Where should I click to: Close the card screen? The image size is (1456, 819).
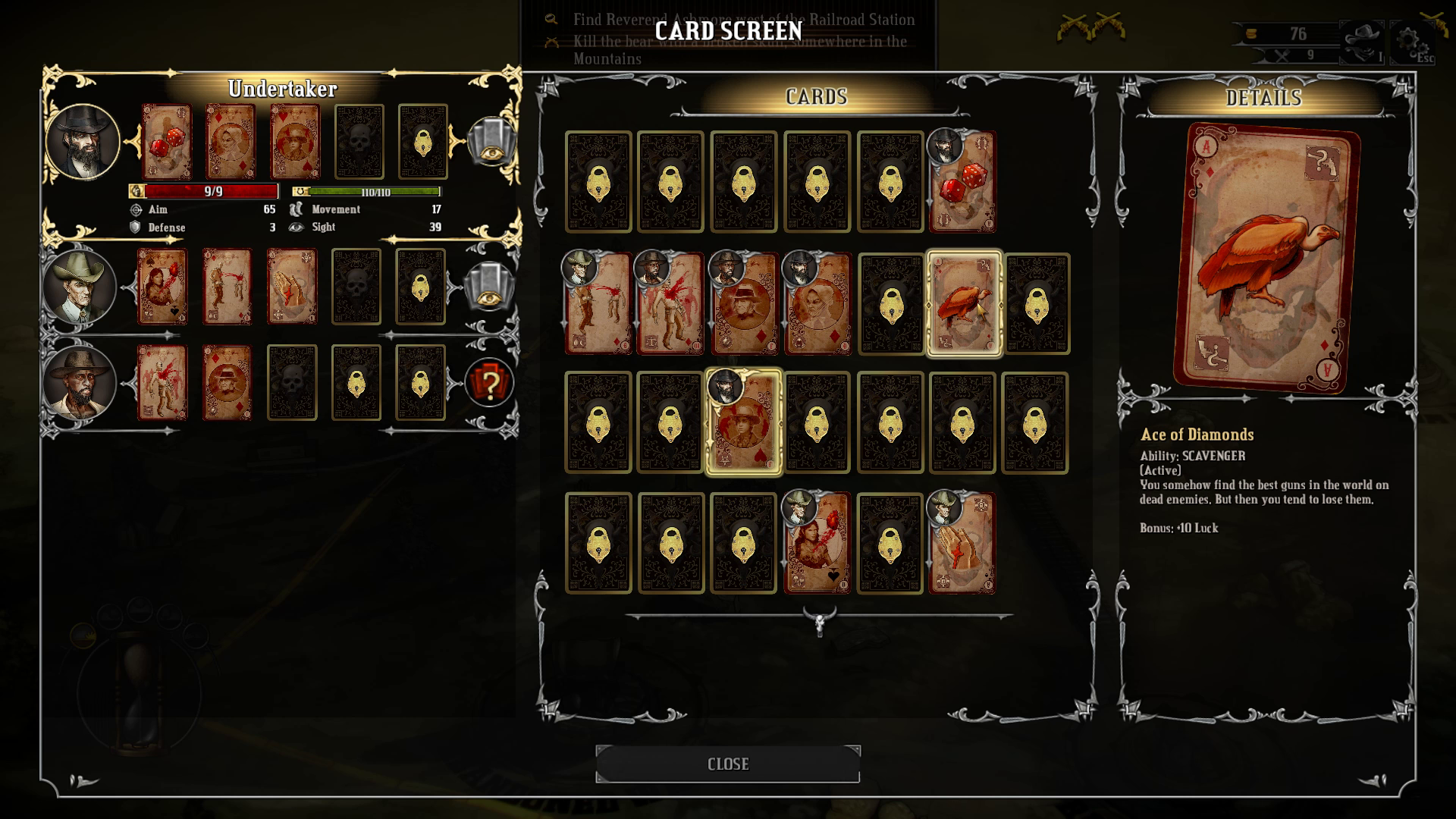click(727, 764)
